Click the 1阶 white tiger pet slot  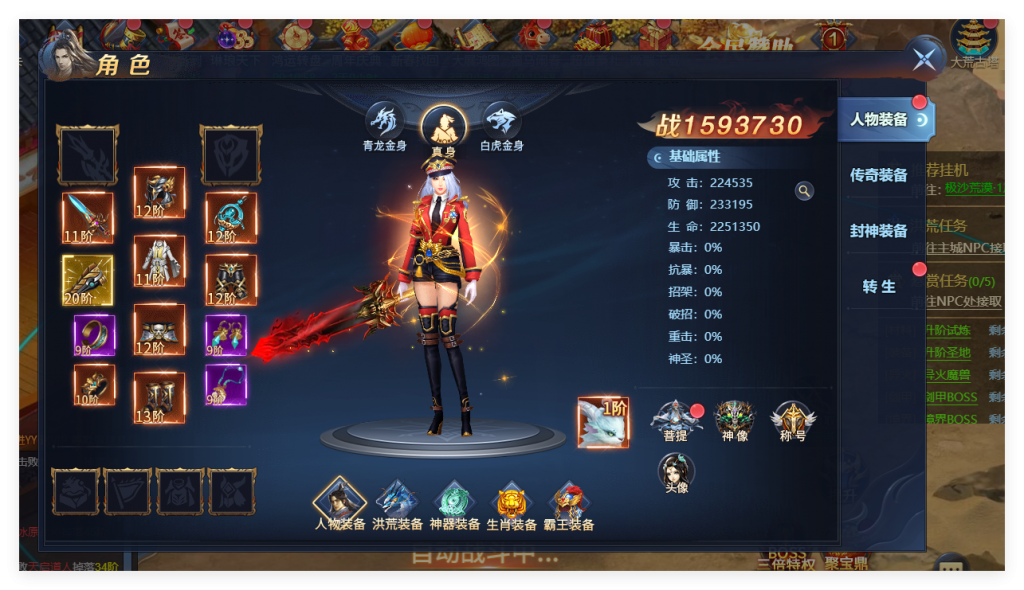(x=604, y=422)
